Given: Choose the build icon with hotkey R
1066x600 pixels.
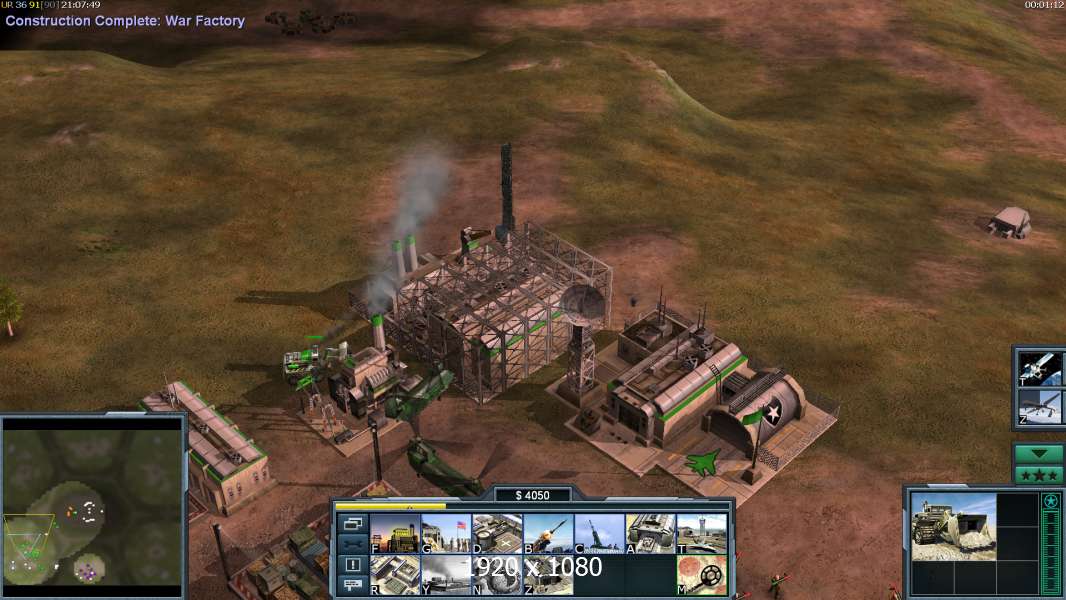Looking at the screenshot, I should (x=395, y=574).
